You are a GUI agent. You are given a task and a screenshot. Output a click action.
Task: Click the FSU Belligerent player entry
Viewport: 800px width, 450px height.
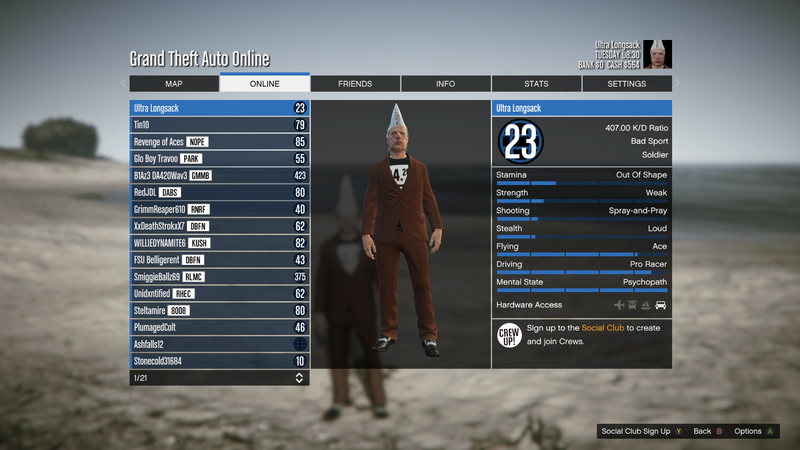[x=219, y=260]
